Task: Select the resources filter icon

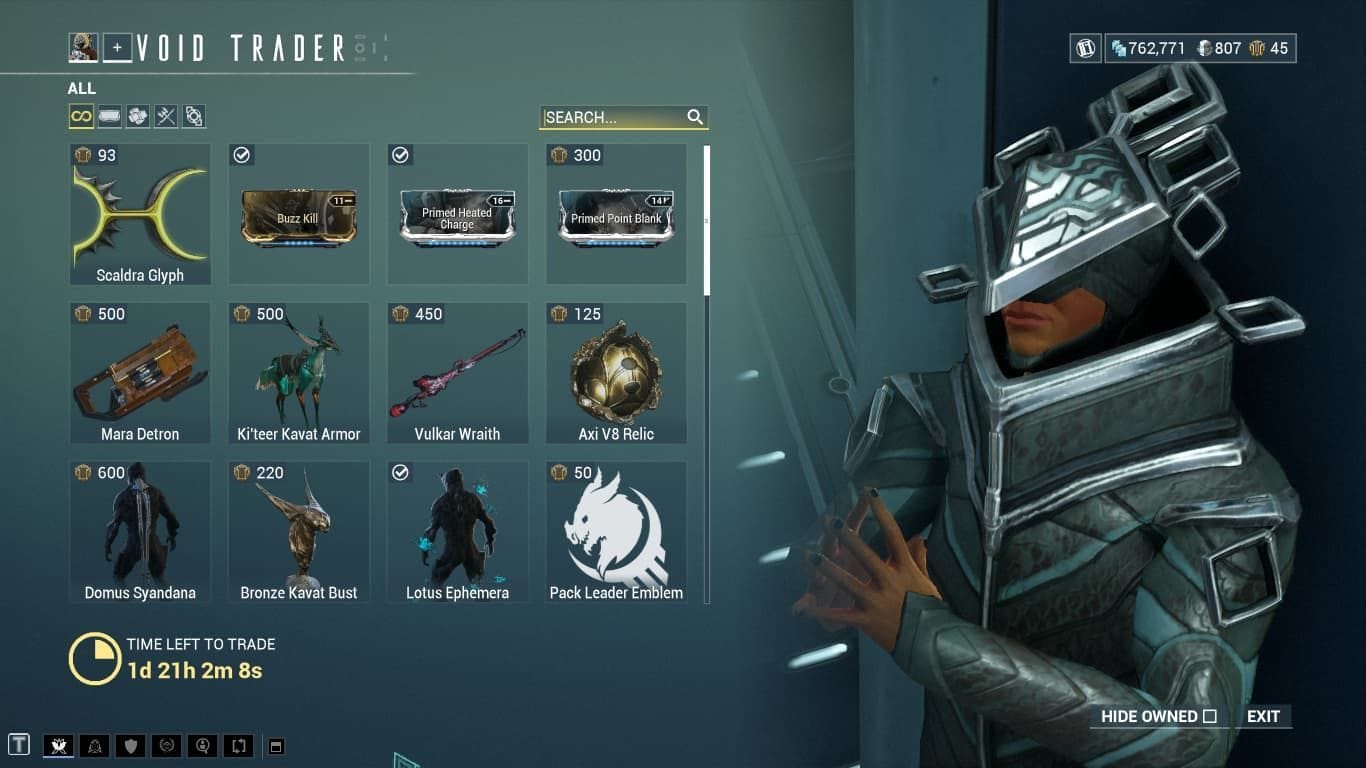Action: pyautogui.click(x=137, y=116)
